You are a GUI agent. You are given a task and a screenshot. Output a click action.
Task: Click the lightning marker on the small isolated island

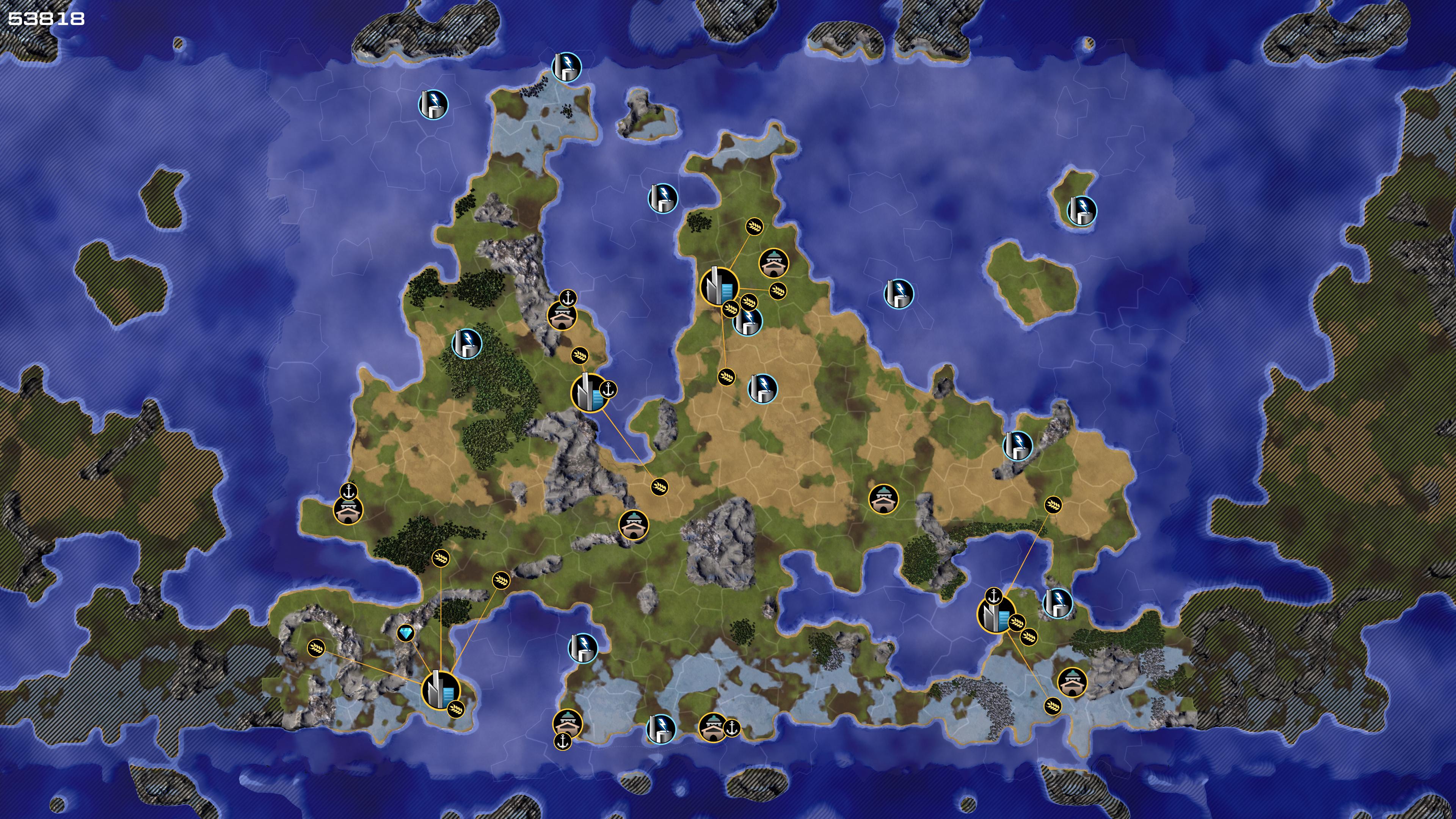[x=1081, y=210]
